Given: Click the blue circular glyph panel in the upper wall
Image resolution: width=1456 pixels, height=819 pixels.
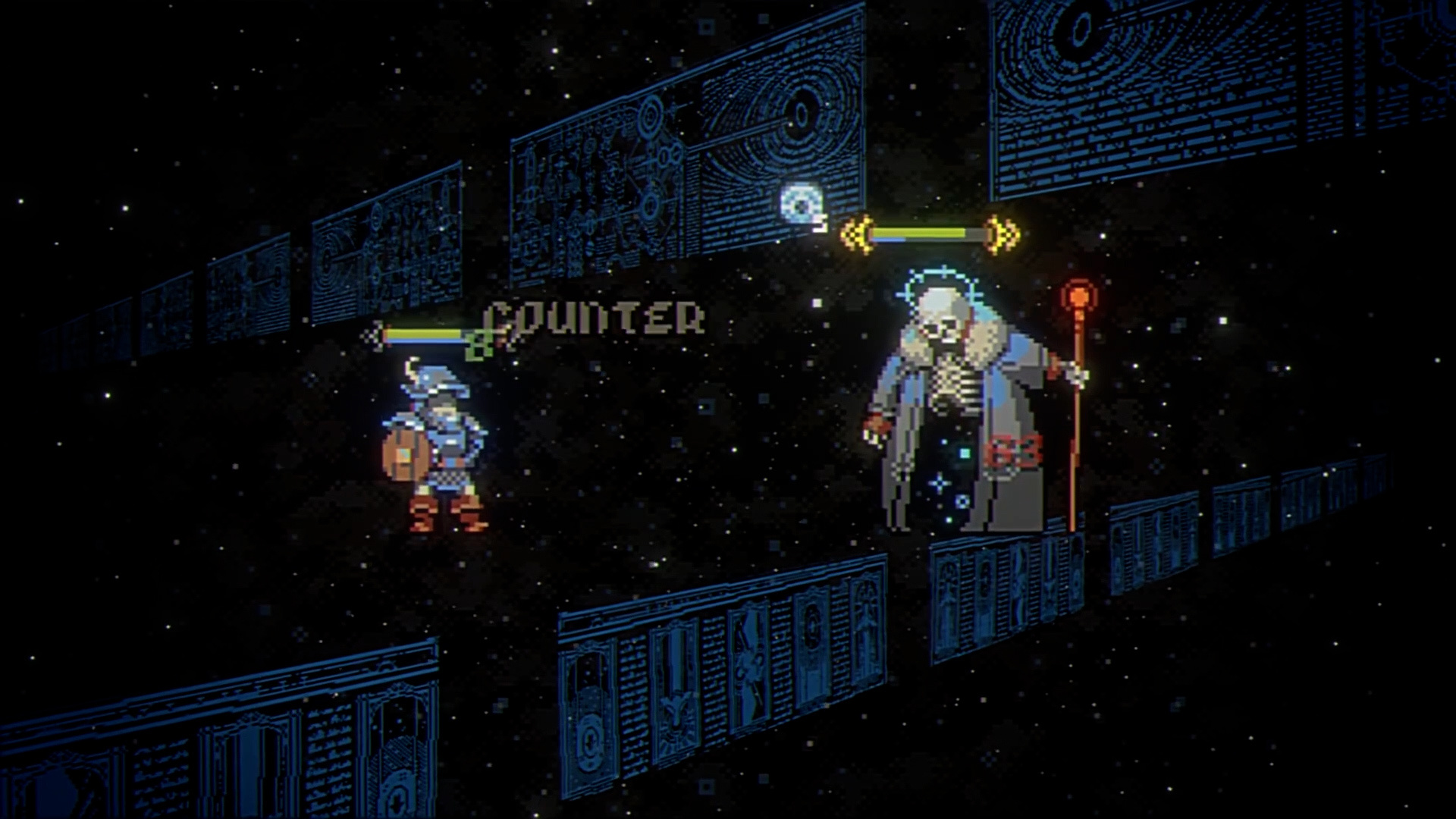Looking at the screenshot, I should tap(800, 114).
